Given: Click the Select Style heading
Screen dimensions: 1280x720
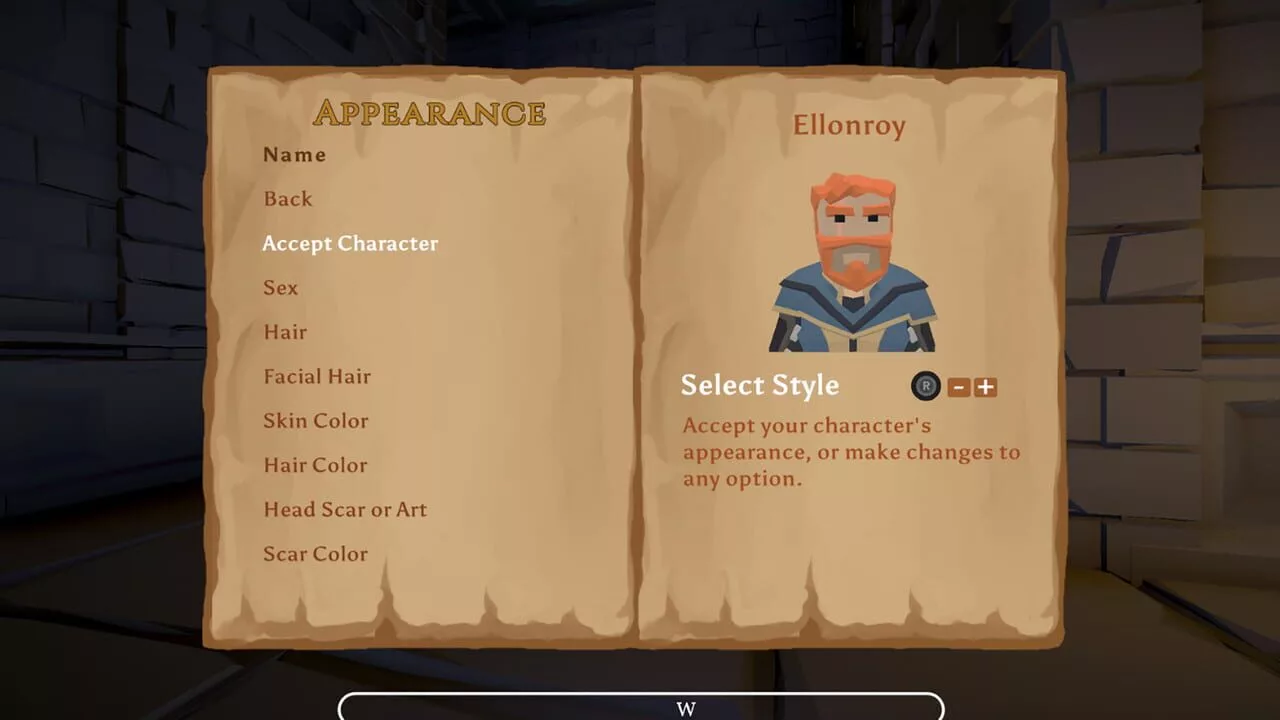Looking at the screenshot, I should (759, 385).
